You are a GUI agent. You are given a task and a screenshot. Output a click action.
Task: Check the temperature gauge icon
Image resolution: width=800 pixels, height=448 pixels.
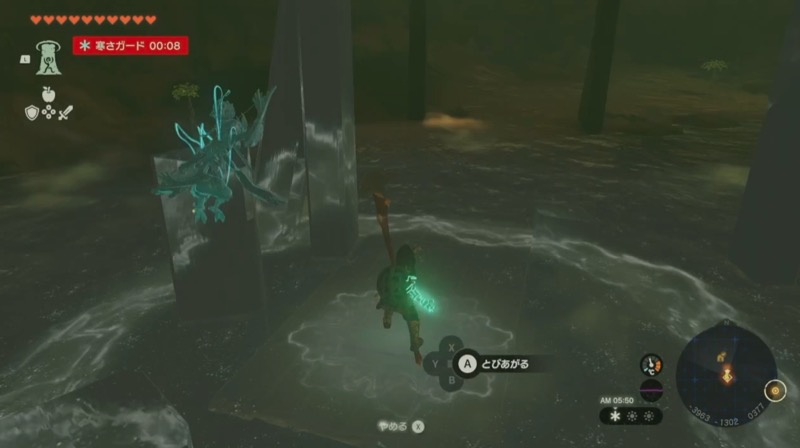pyautogui.click(x=652, y=366)
